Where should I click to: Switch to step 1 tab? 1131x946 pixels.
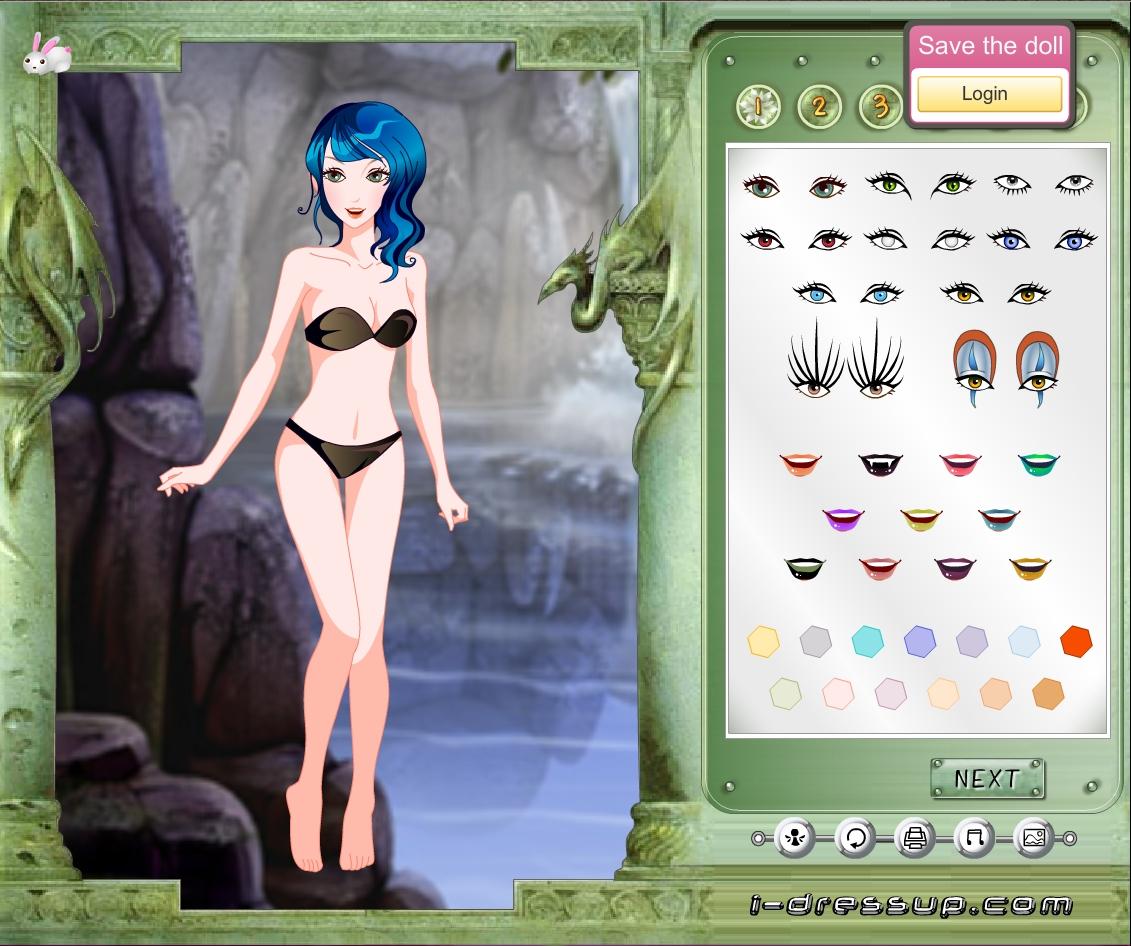click(x=758, y=106)
